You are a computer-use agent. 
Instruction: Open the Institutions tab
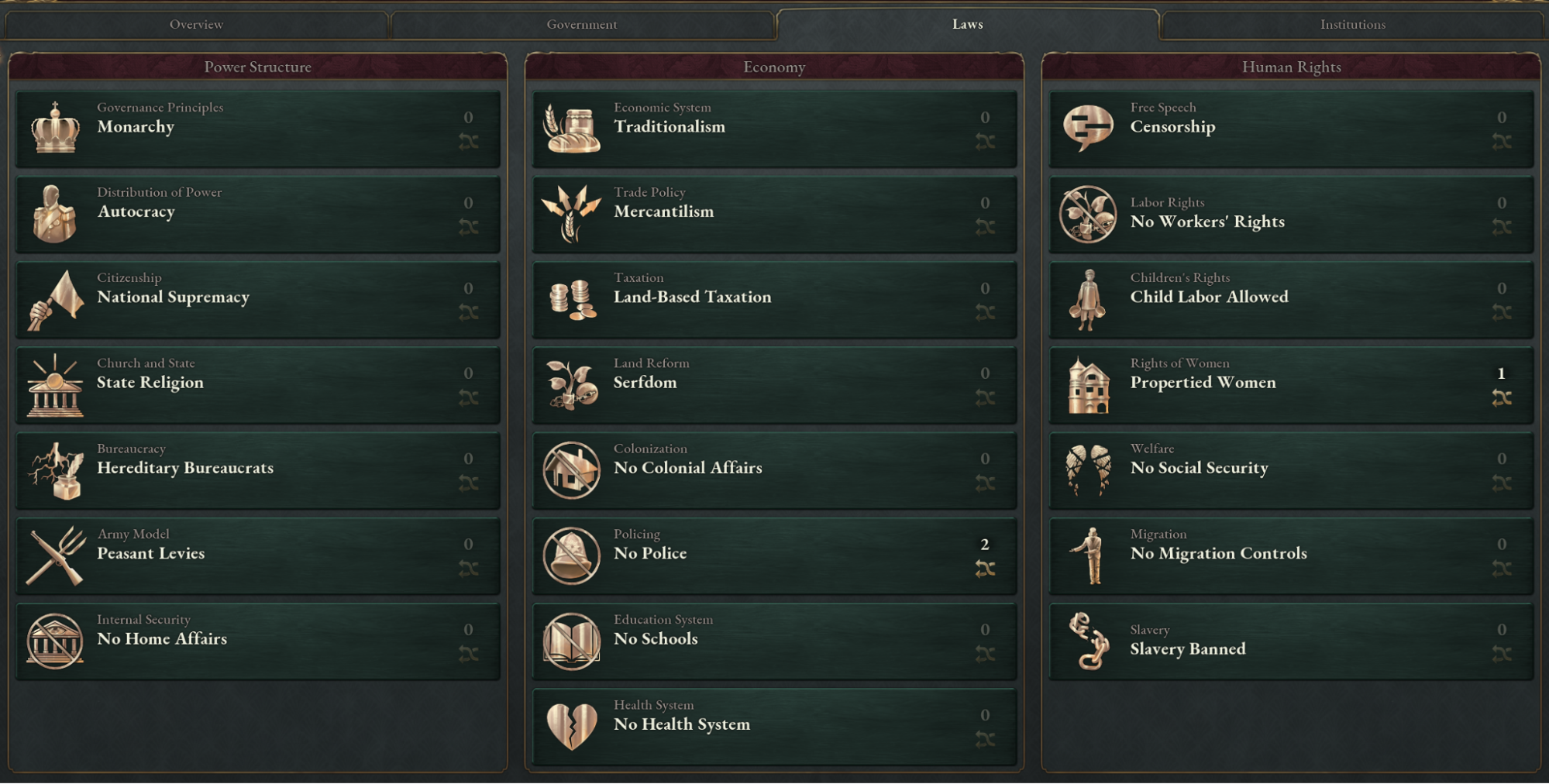point(1352,24)
